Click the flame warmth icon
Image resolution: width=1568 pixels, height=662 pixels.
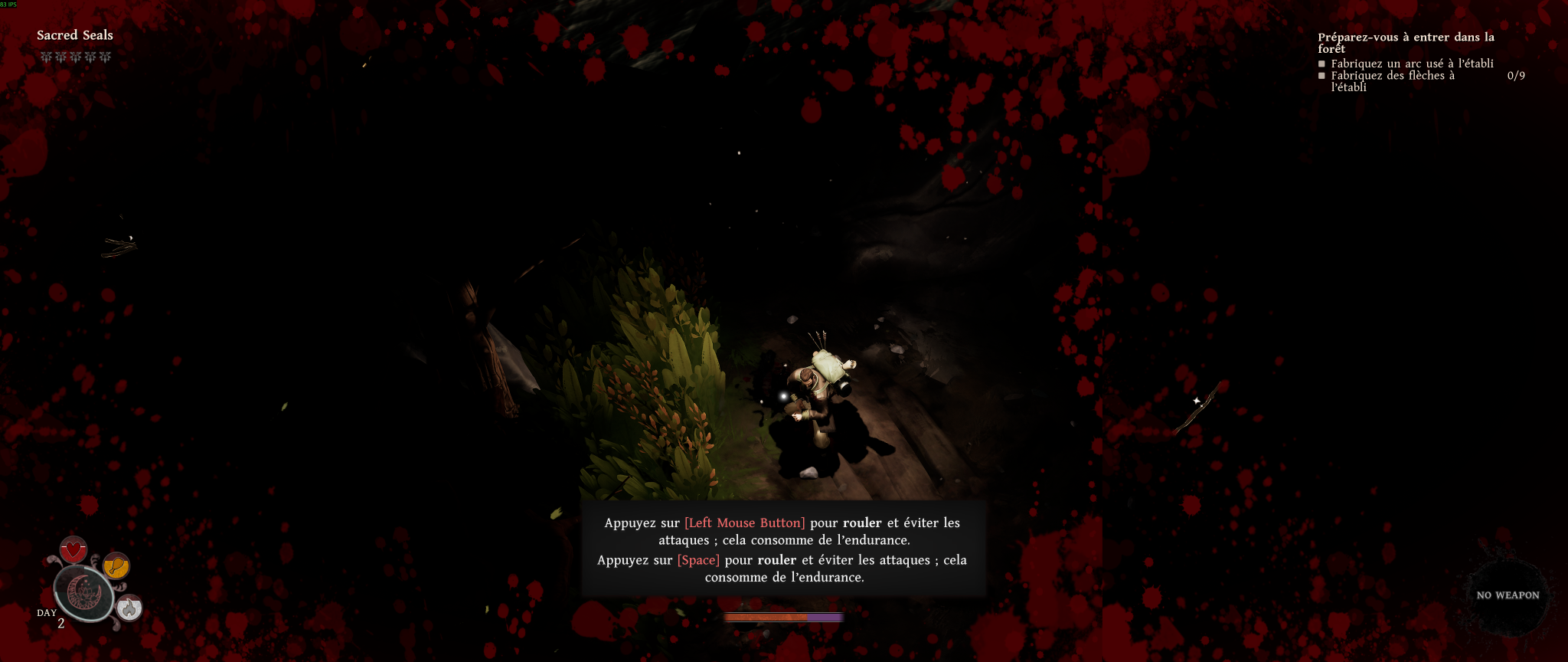tap(129, 608)
